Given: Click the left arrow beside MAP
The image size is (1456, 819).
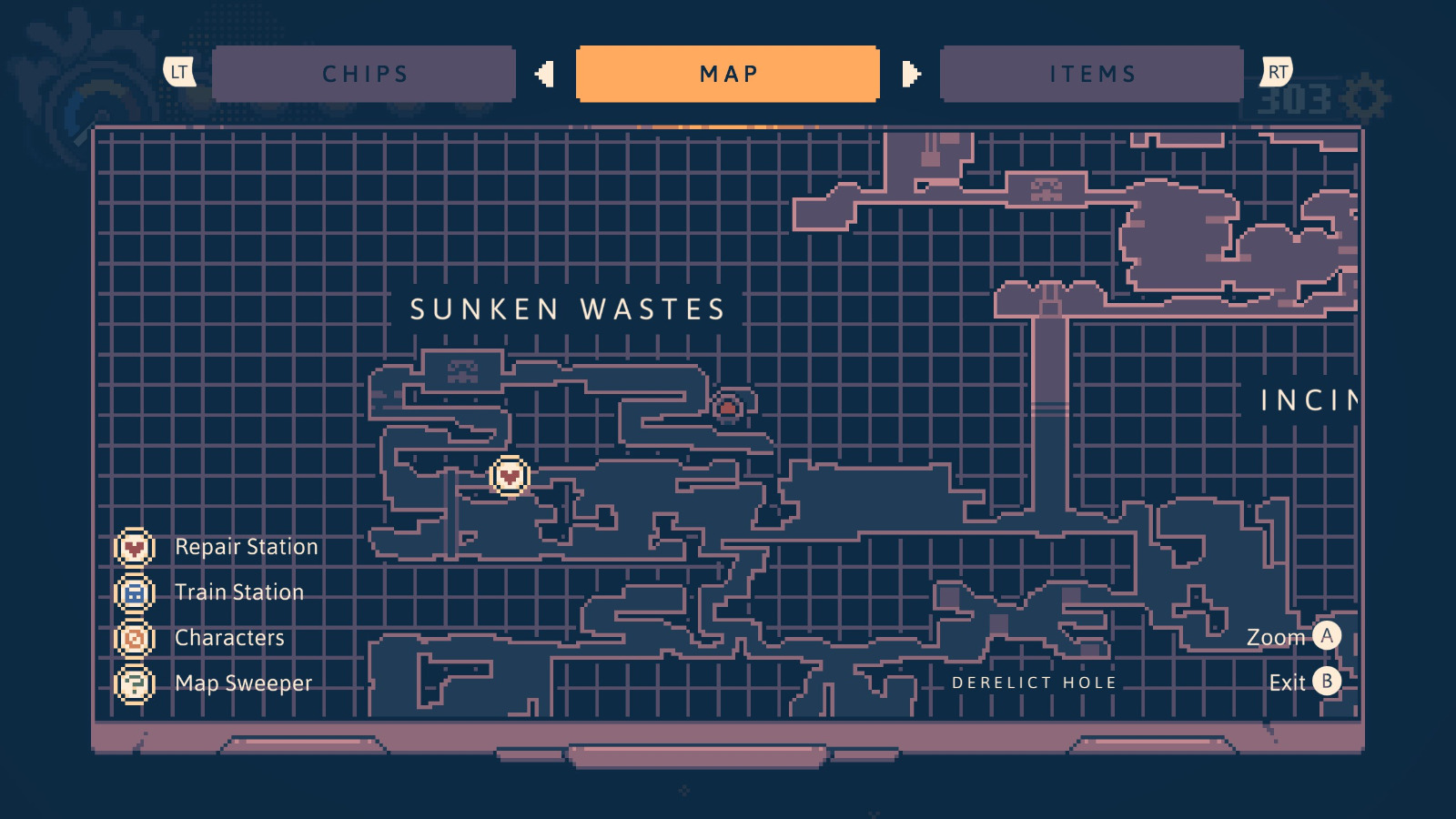Looking at the screenshot, I should tap(546, 74).
